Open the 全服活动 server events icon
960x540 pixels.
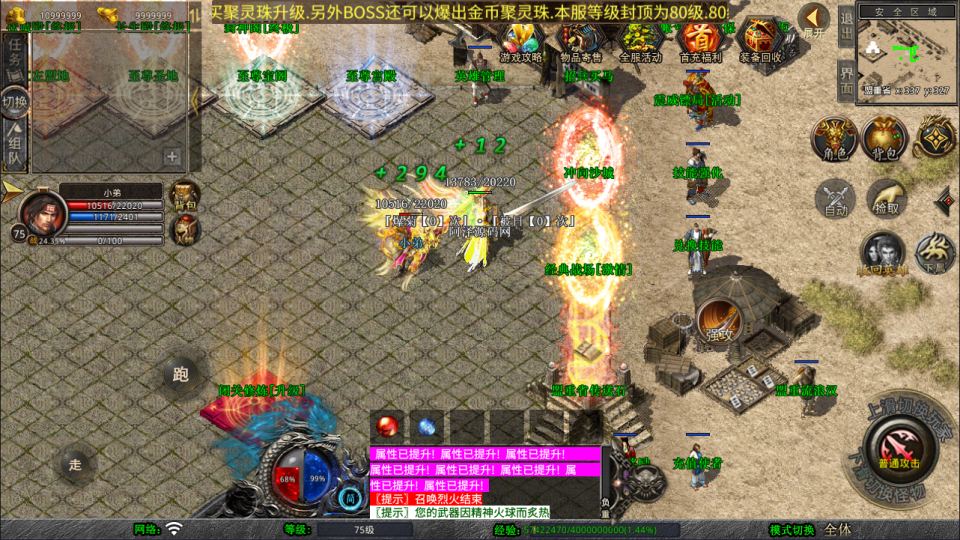(x=641, y=40)
